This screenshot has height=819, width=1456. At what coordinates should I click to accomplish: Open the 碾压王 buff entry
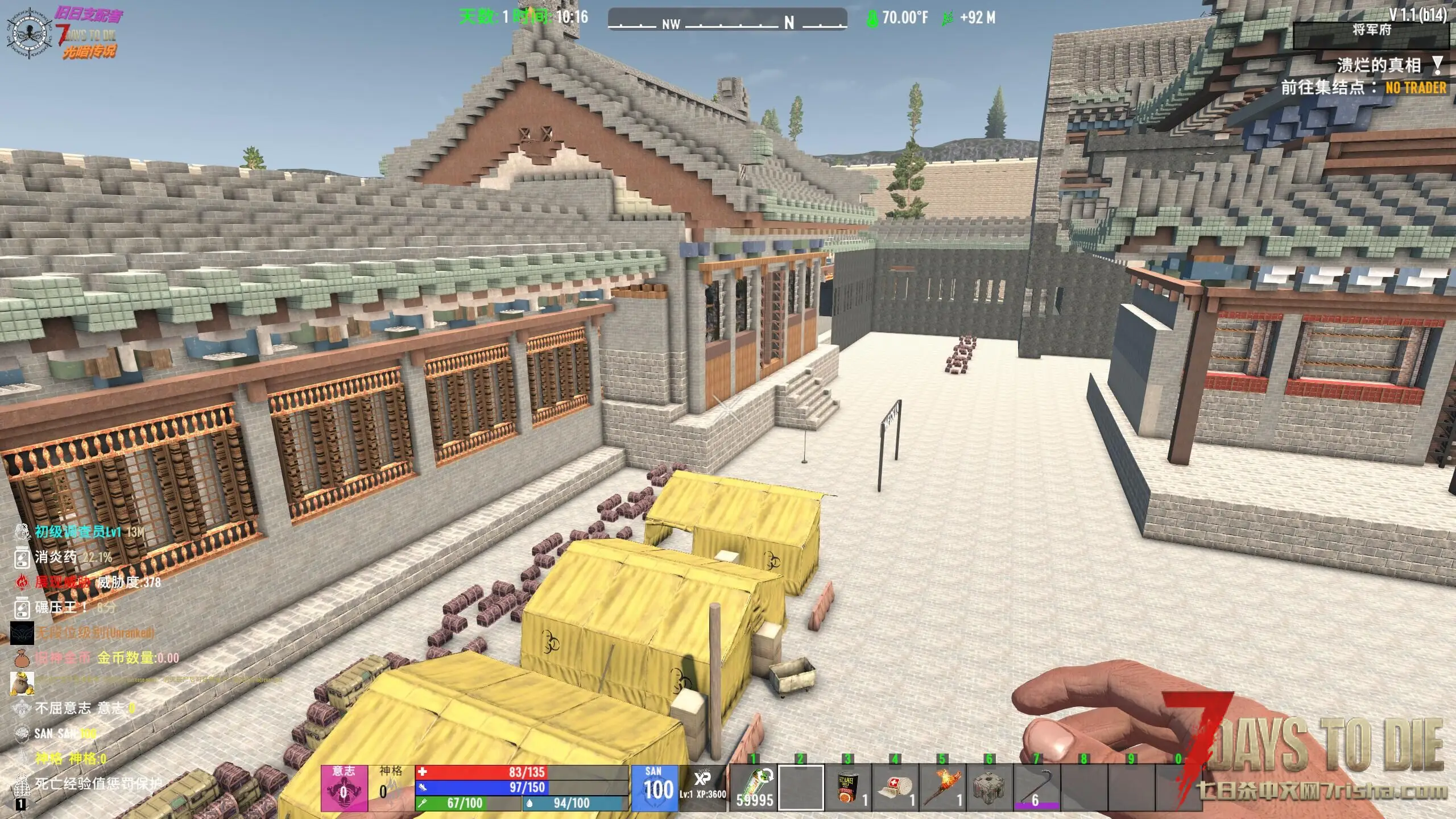pyautogui.click(x=22, y=607)
